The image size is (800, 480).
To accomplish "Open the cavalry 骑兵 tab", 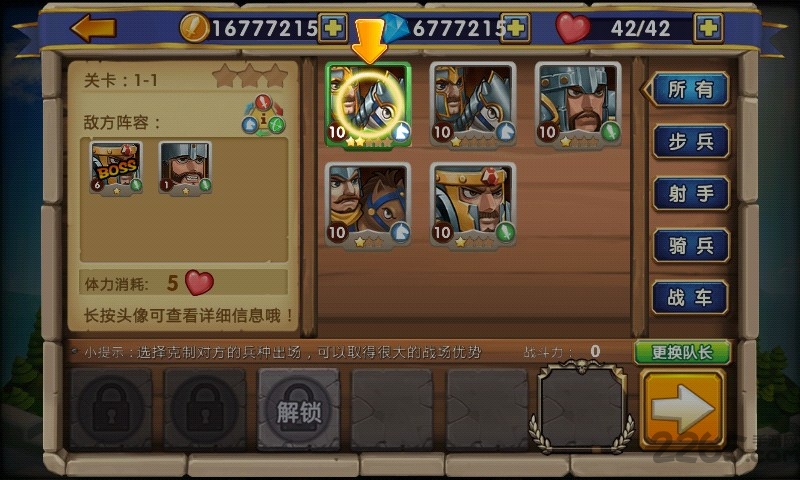I will tap(690, 245).
